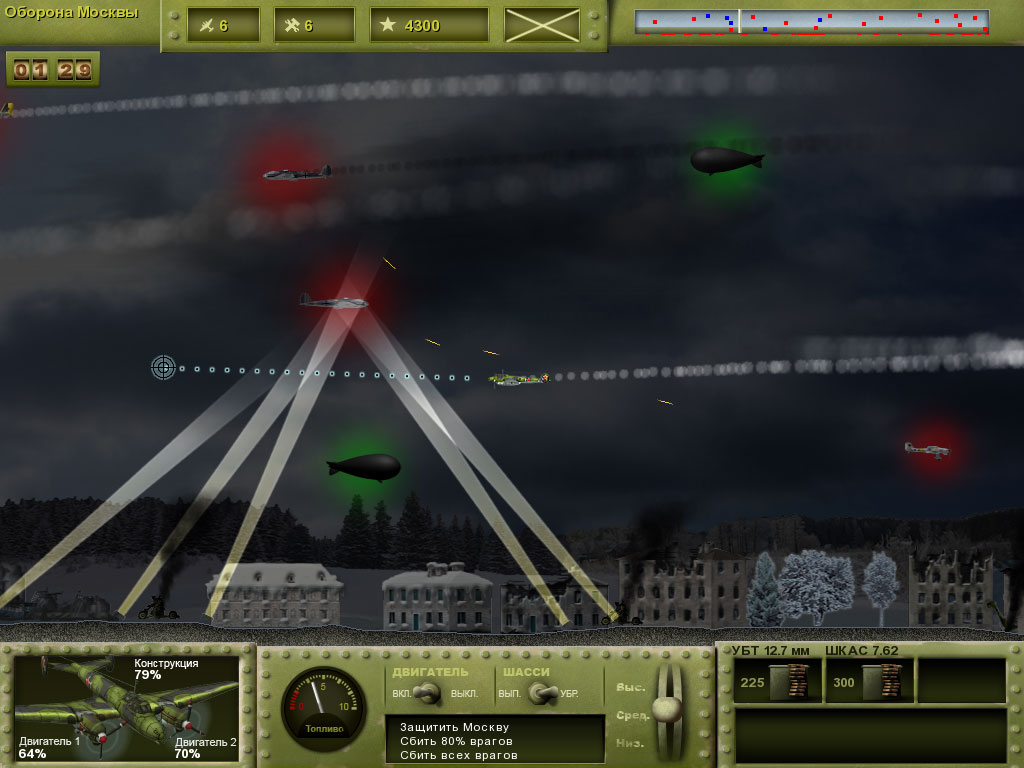Toggle the Двигатель engine switch

(431, 692)
